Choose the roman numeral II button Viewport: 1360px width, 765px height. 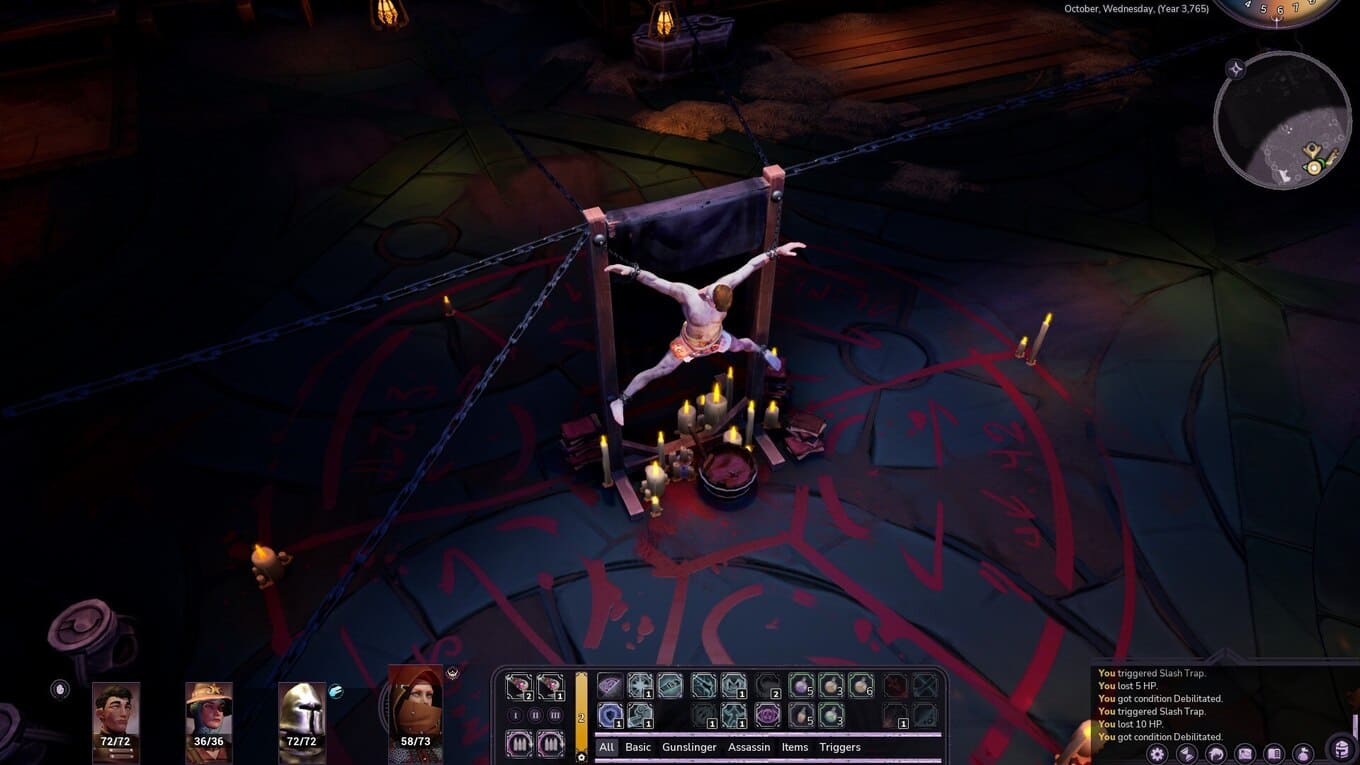click(535, 715)
